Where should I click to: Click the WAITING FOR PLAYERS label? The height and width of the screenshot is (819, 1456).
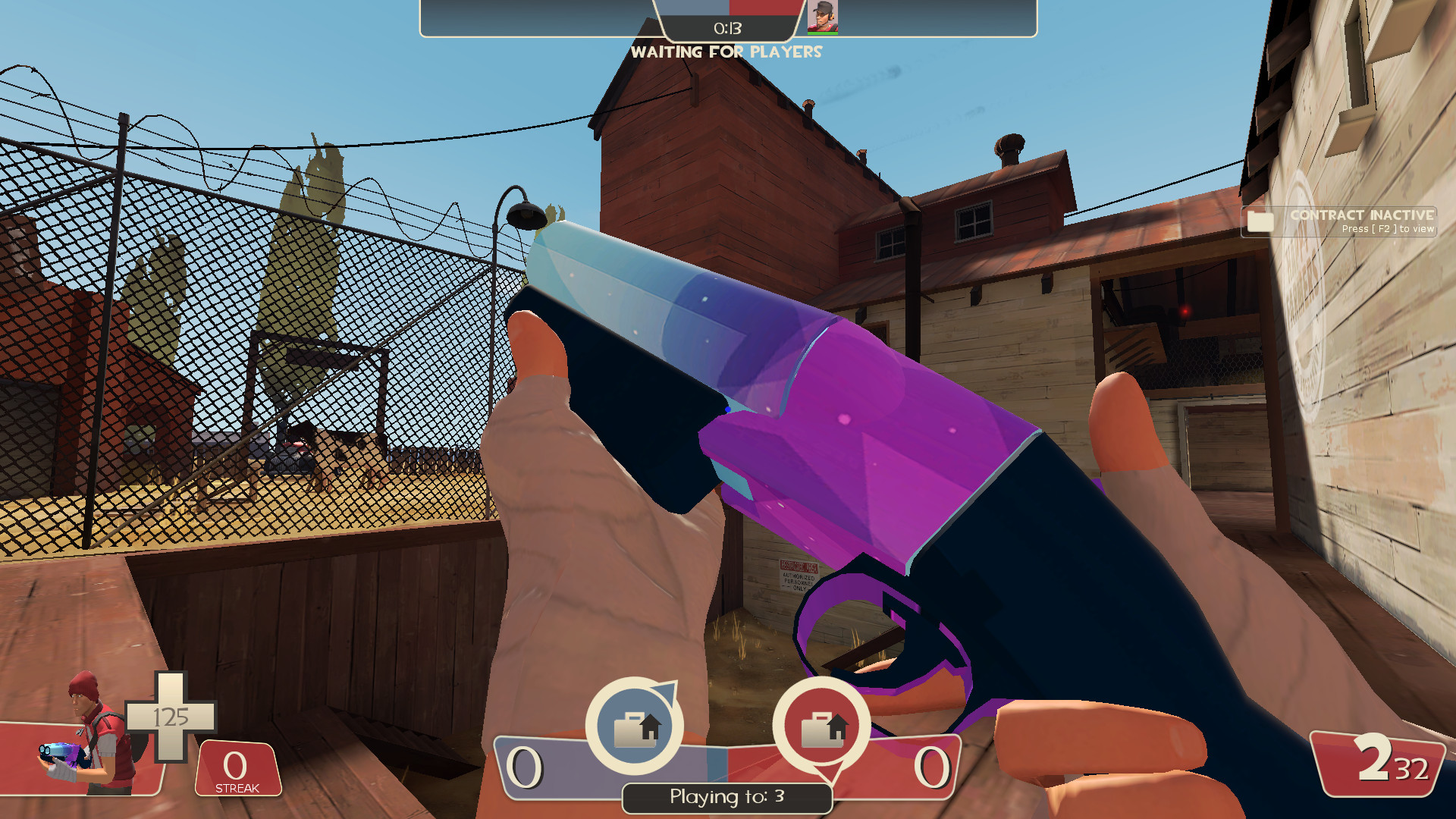727,52
